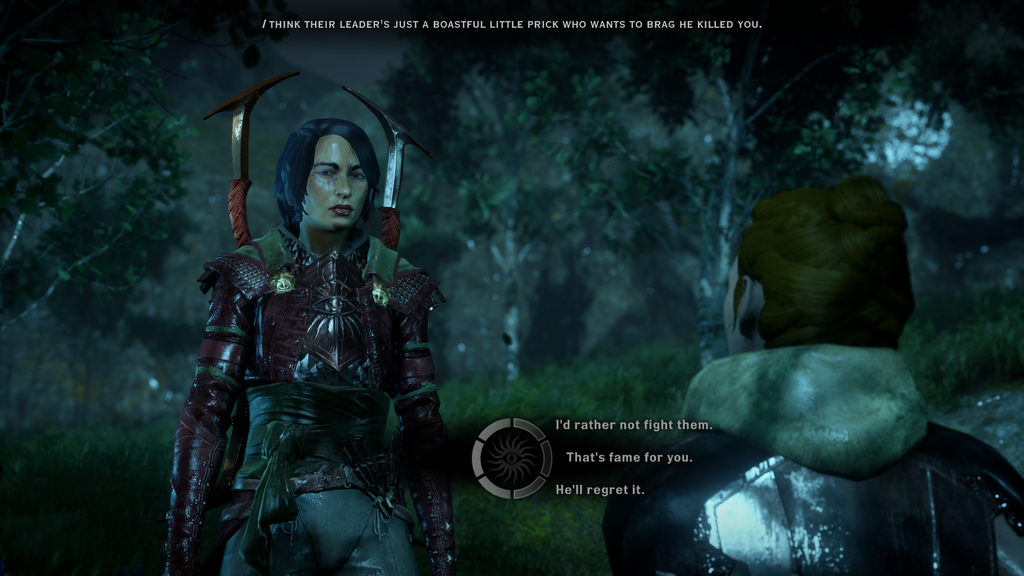Answer with "He'll regret it."
Screen dimensions: 1024x576
pyautogui.click(x=600, y=490)
